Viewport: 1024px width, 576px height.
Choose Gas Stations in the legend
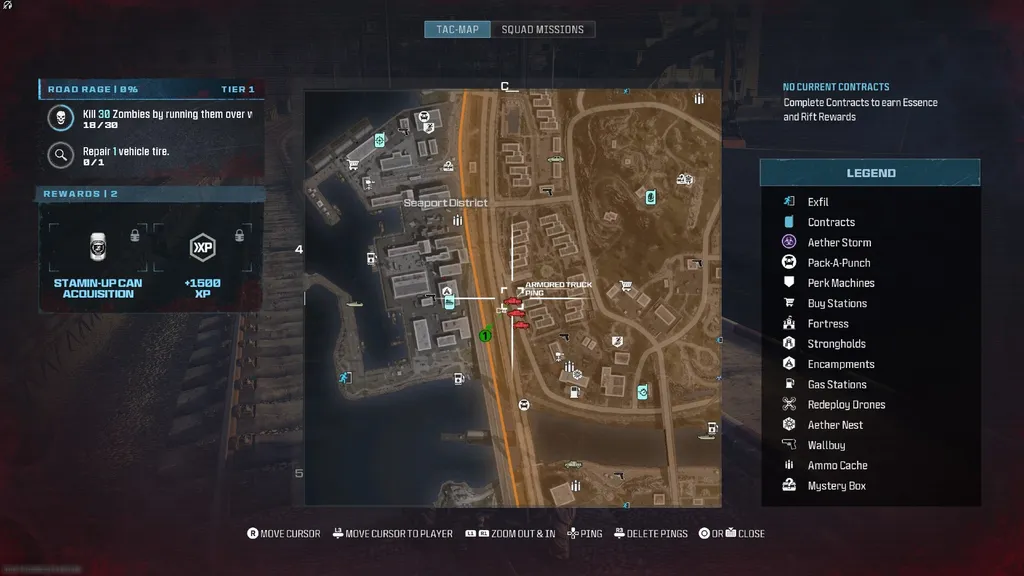(837, 384)
